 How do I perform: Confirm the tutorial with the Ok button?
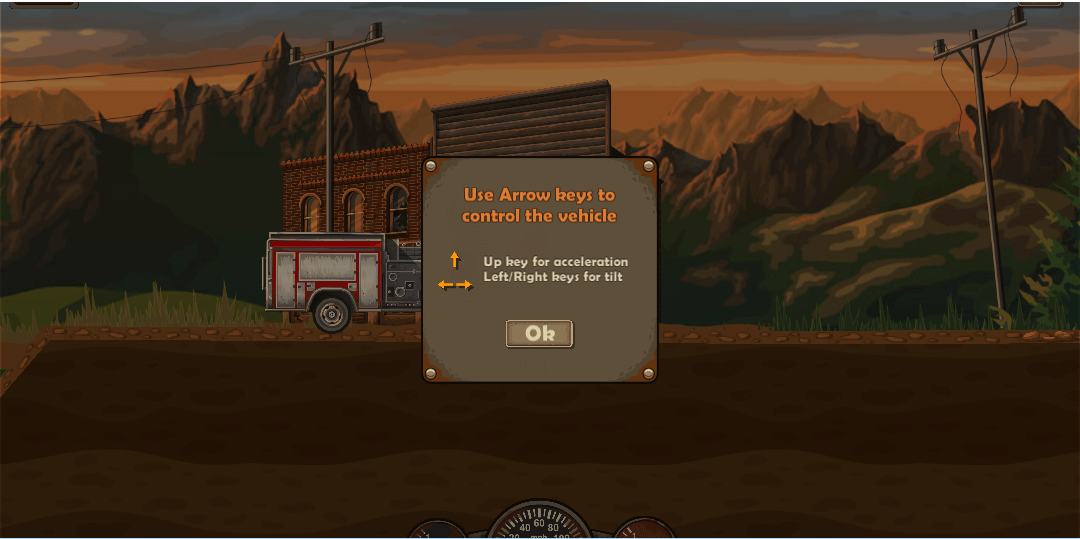[x=539, y=334]
